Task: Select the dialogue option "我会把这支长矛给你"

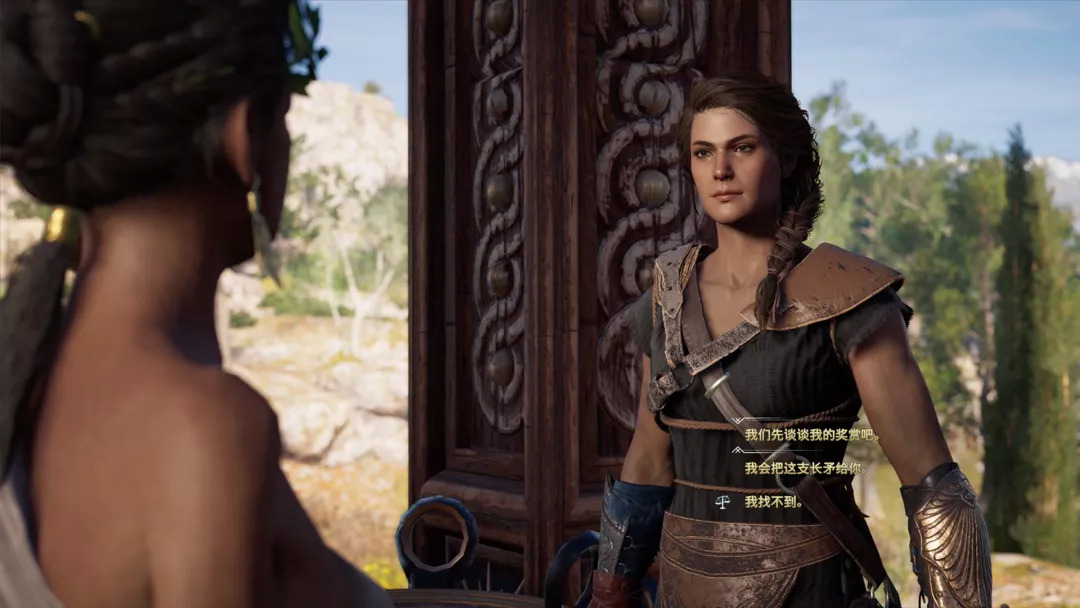Action: [x=804, y=468]
